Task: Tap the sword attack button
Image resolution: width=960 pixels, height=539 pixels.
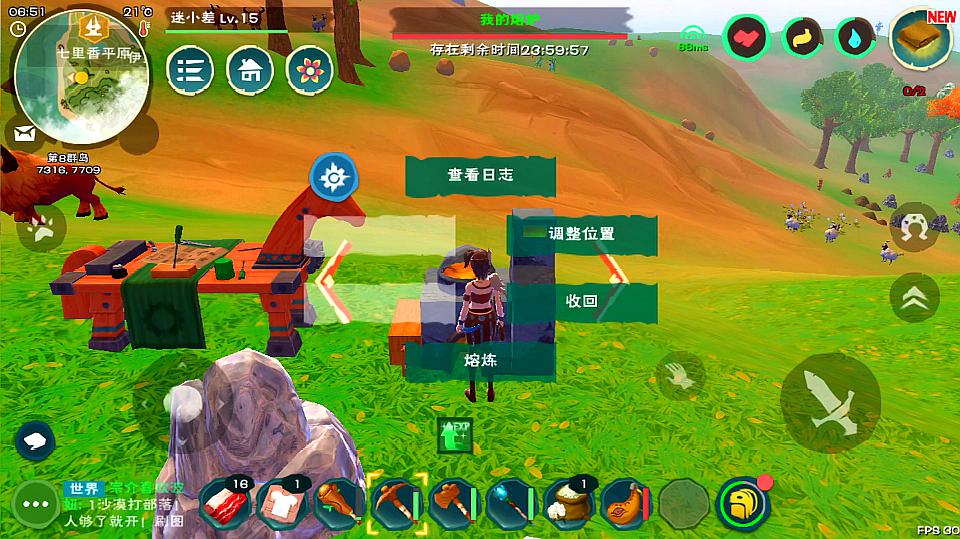Action: [830, 402]
